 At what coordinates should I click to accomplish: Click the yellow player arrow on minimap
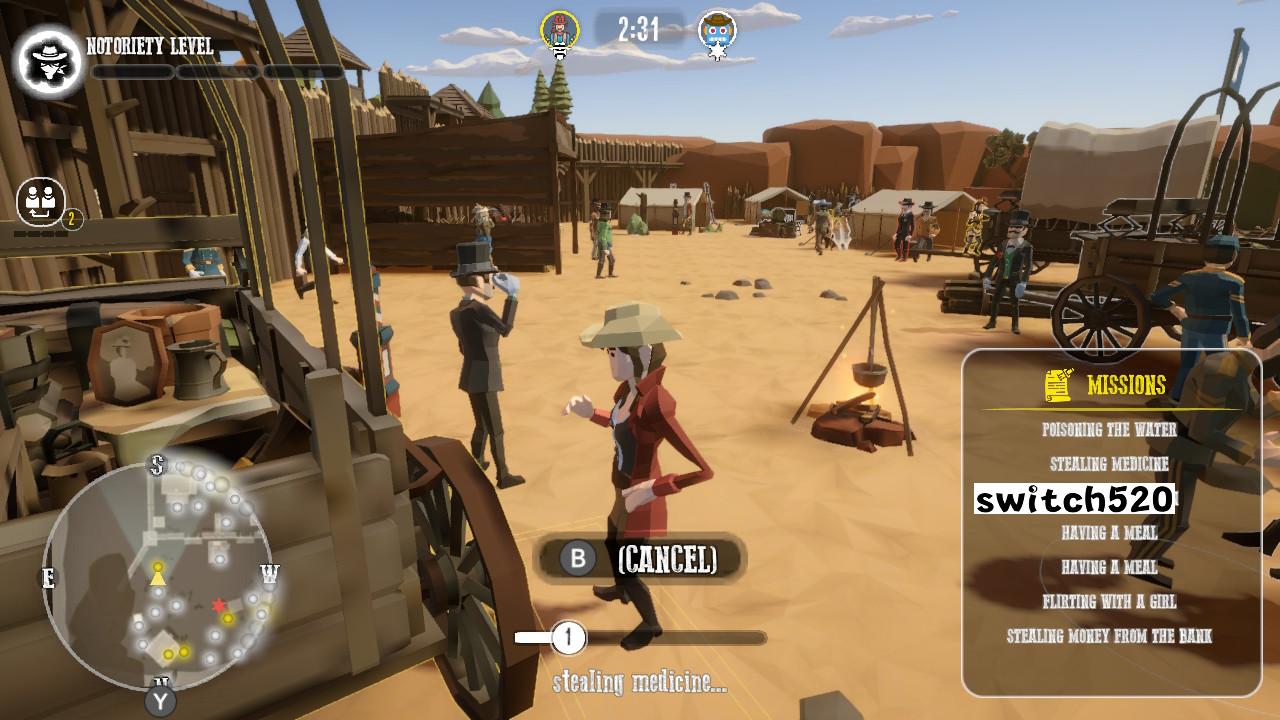pyautogui.click(x=156, y=576)
